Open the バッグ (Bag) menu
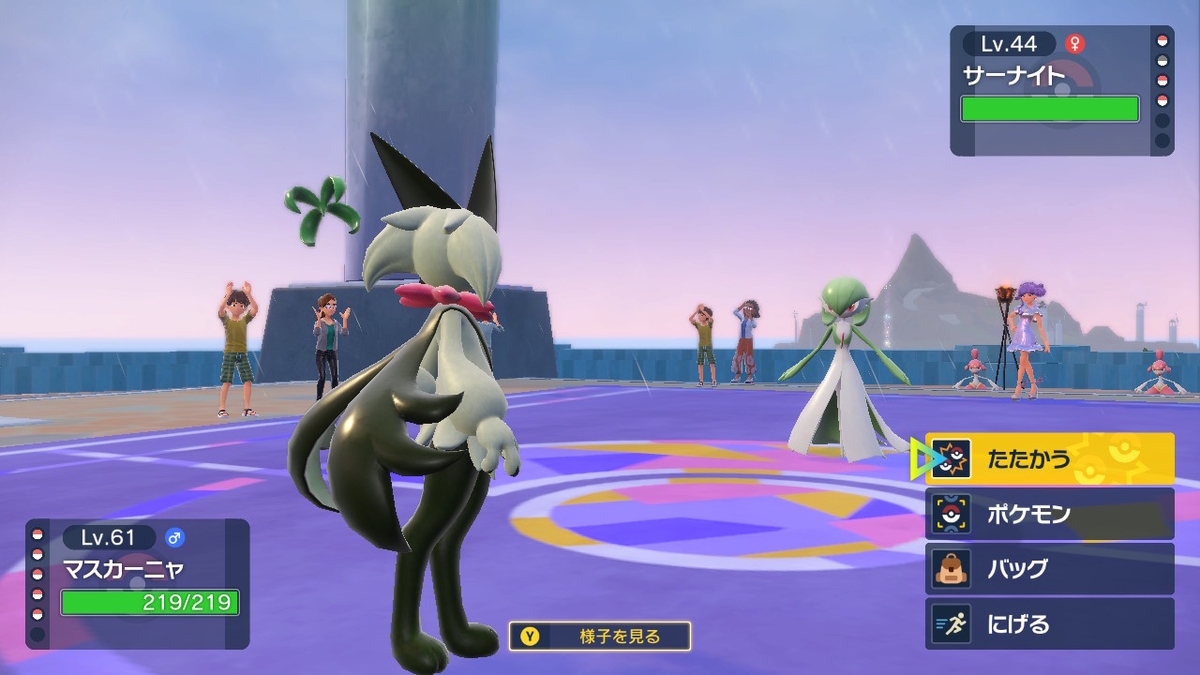 [1049, 569]
